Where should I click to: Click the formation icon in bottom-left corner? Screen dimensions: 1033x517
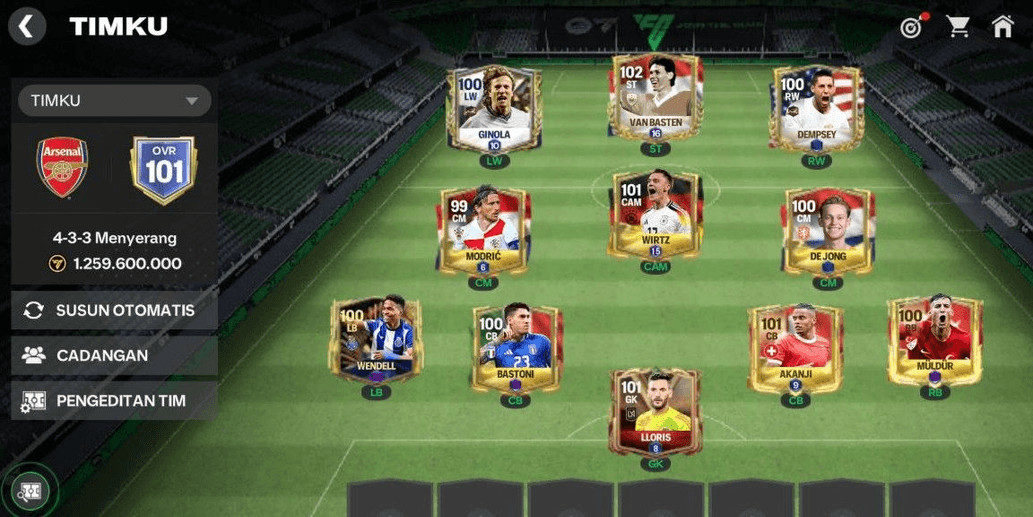pyautogui.click(x=31, y=491)
